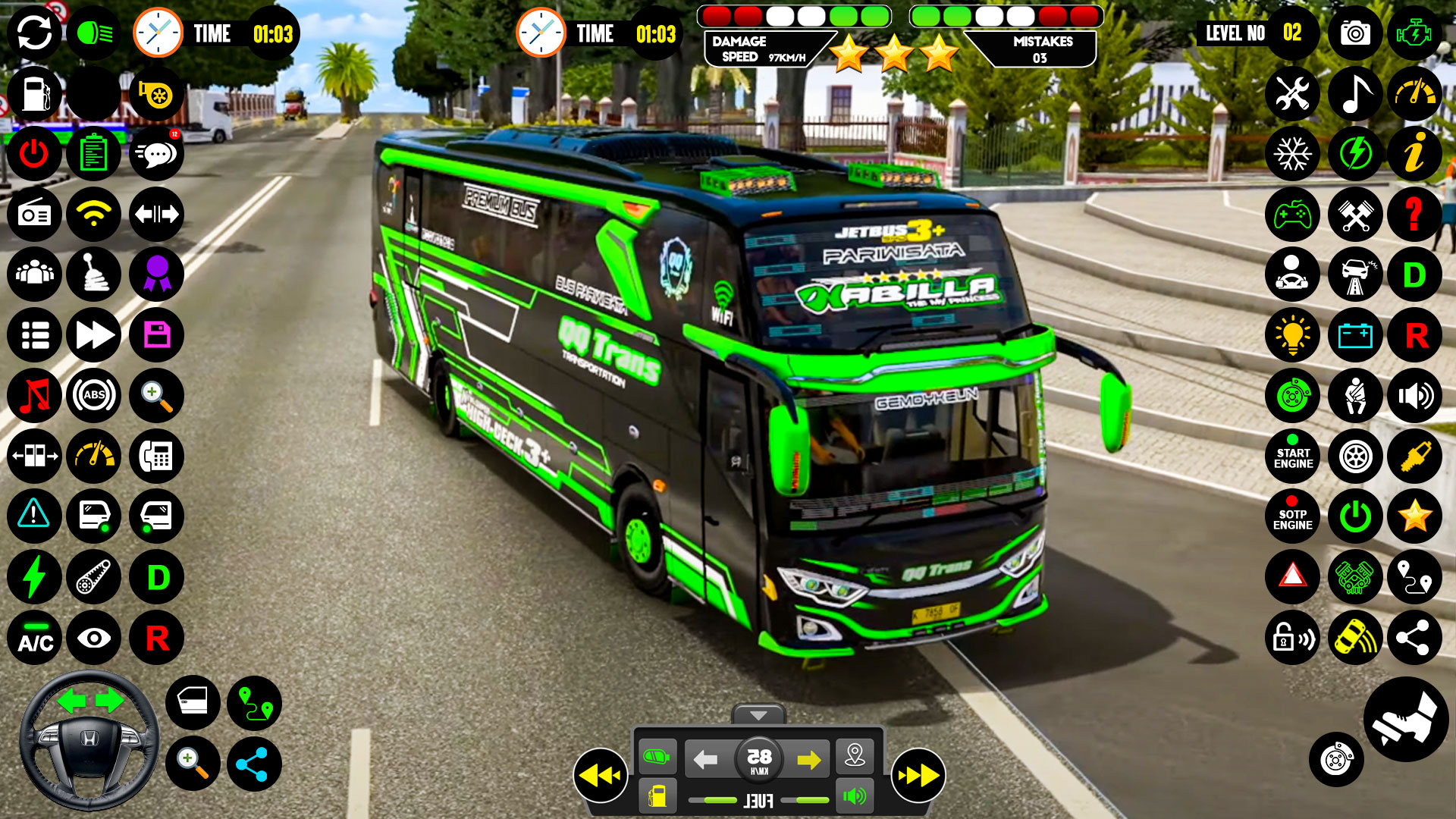
Task: Hit the yellow fast-forward button
Action: 918,775
